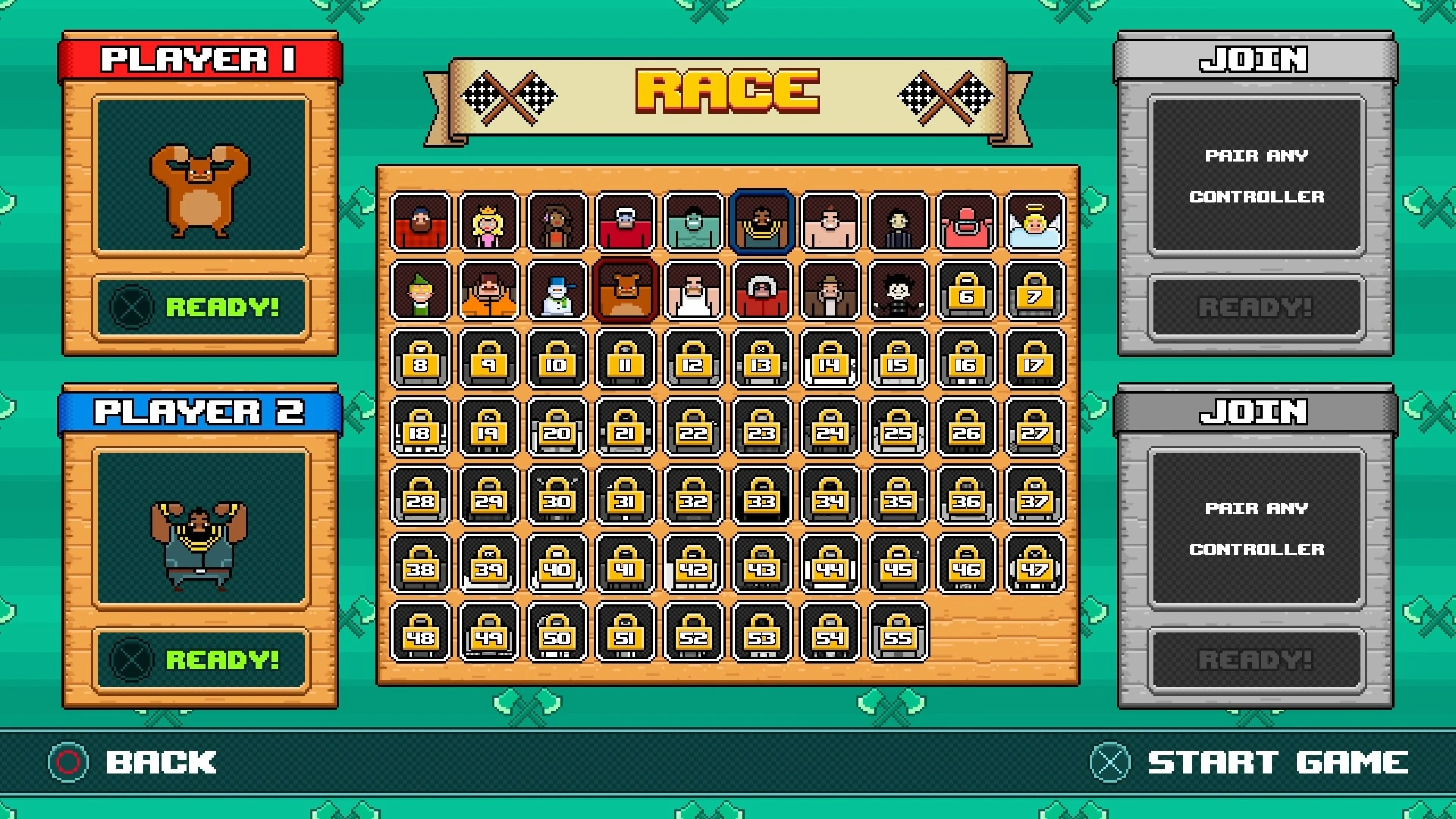Pick the shirtless sumo character
The image size is (1456, 819).
[x=830, y=221]
